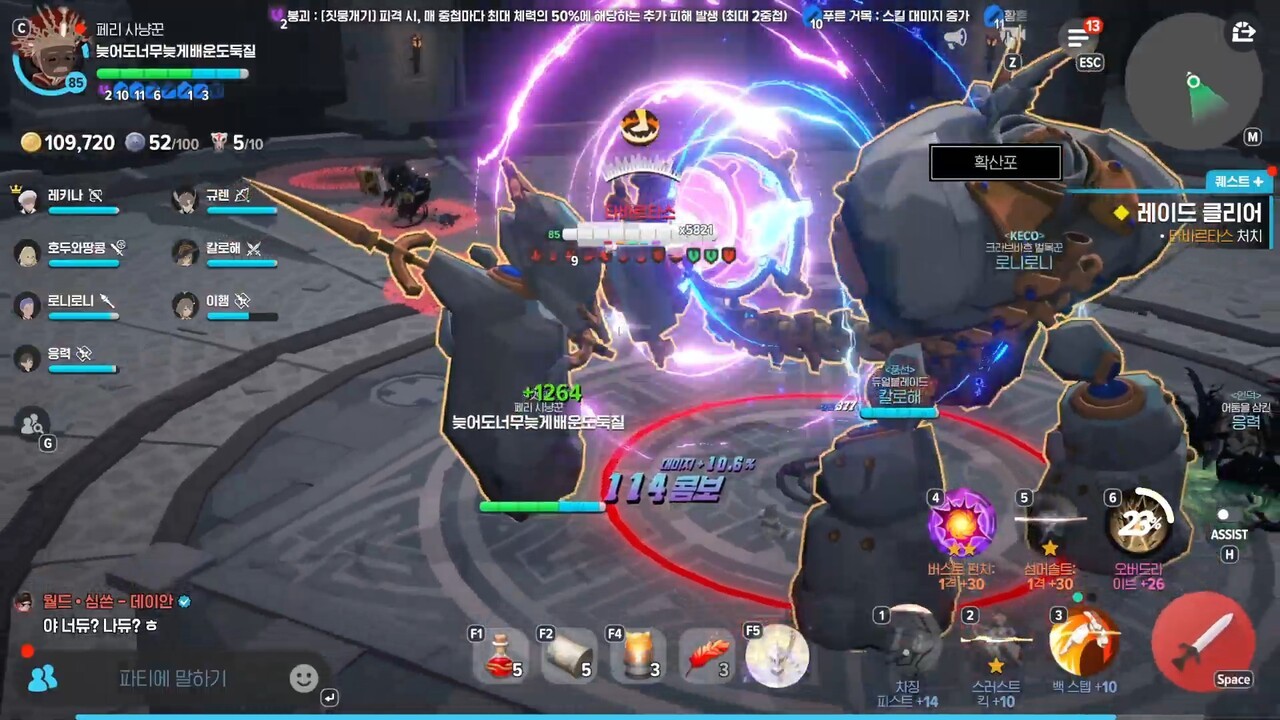Image resolution: width=1280 pixels, height=720 pixels.
Task: Open the main menu with 13 notifications
Action: click(x=1078, y=38)
